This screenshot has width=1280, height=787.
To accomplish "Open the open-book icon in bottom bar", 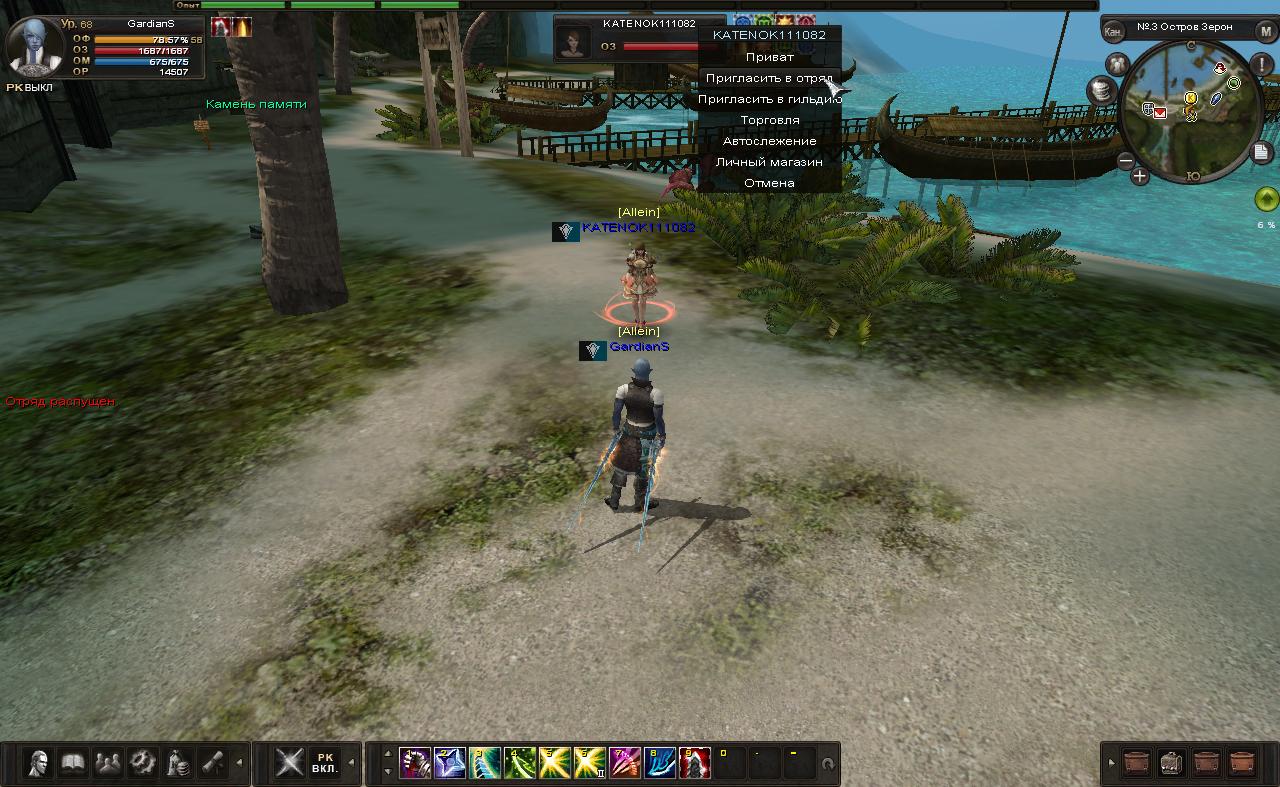I will [74, 763].
